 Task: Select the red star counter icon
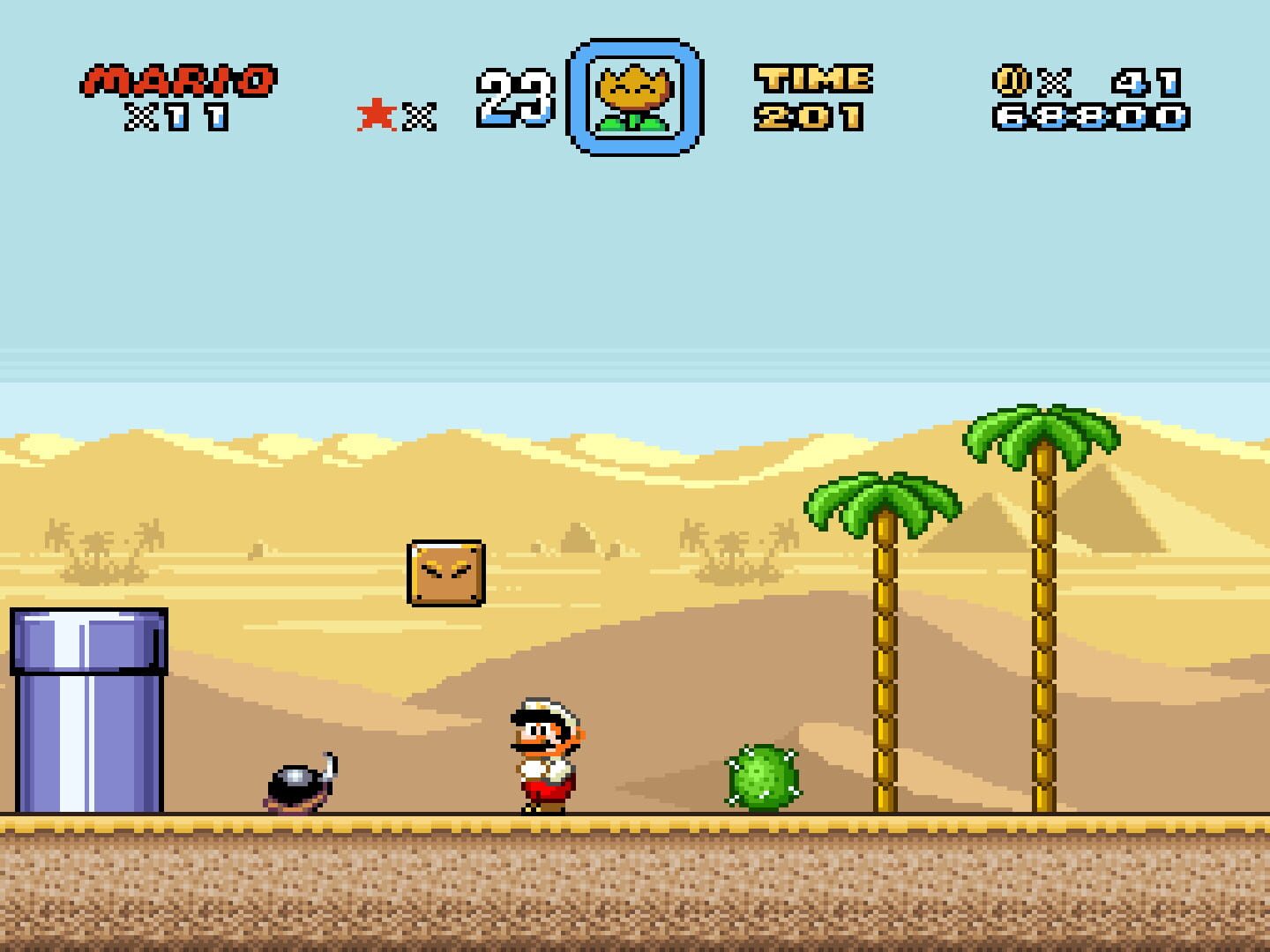point(377,114)
